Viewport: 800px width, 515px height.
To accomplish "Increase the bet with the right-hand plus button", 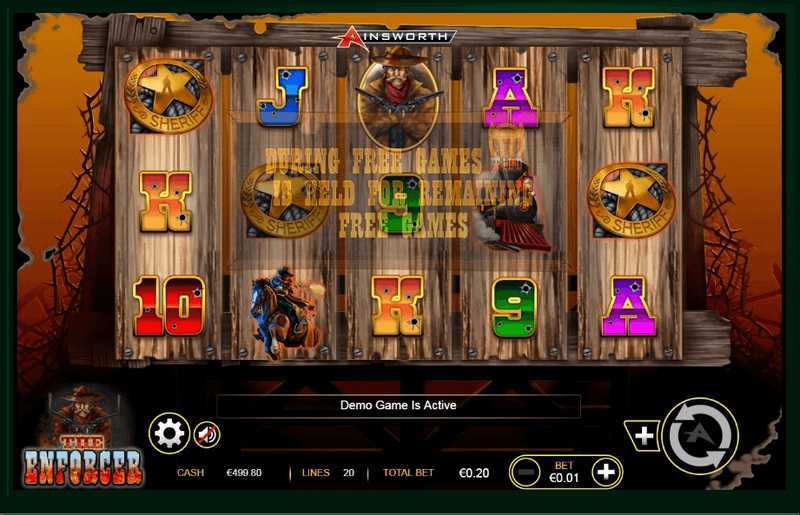I will tap(605, 471).
